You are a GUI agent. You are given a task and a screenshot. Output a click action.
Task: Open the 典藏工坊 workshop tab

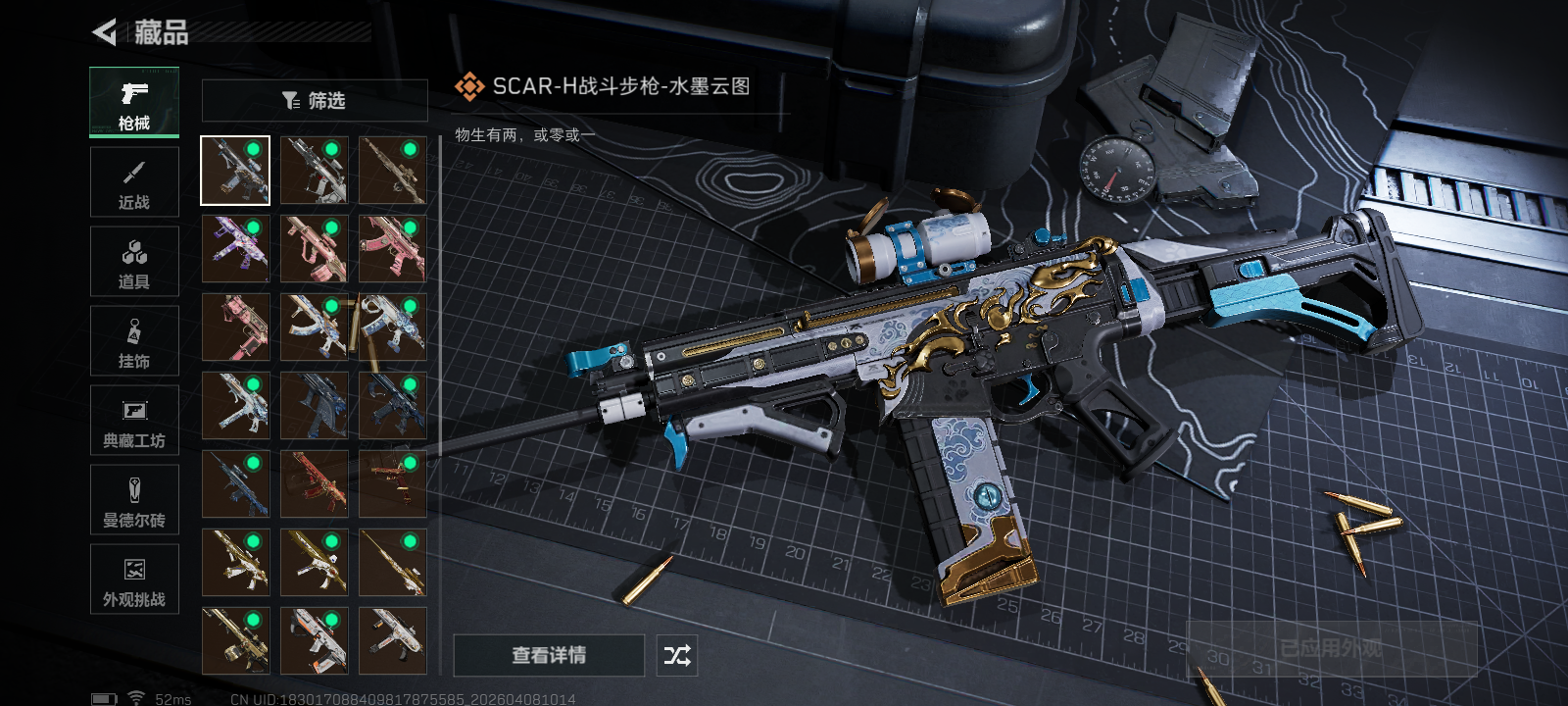pyautogui.click(x=134, y=421)
